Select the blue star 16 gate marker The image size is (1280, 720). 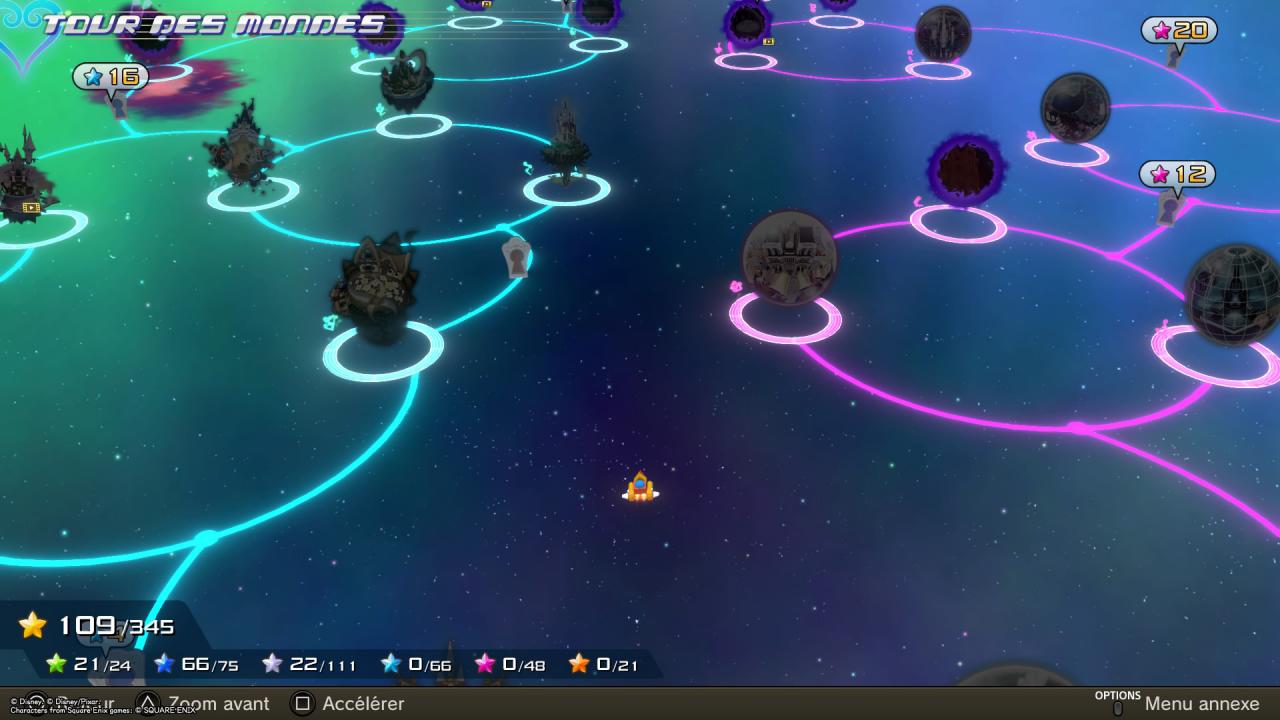point(110,77)
